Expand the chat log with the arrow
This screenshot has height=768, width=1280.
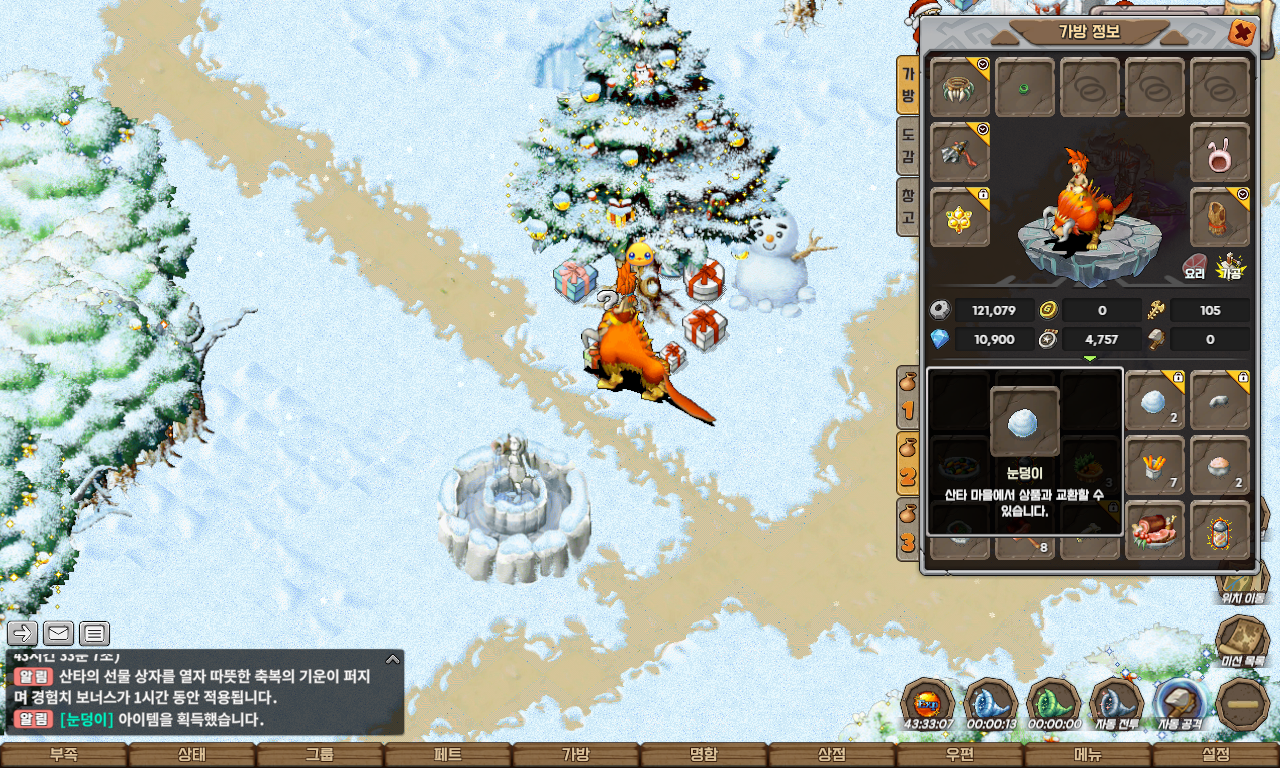(x=393, y=659)
